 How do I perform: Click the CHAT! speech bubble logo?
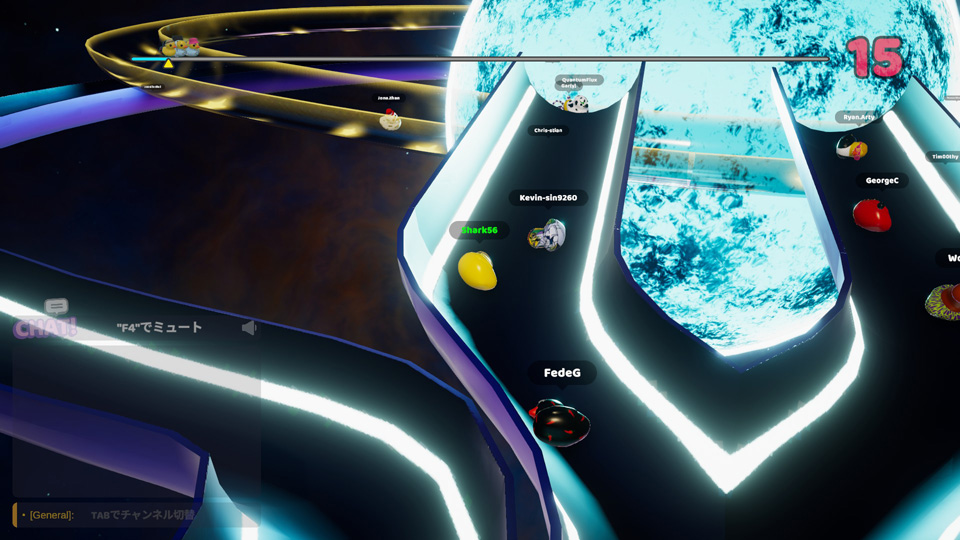(46, 320)
